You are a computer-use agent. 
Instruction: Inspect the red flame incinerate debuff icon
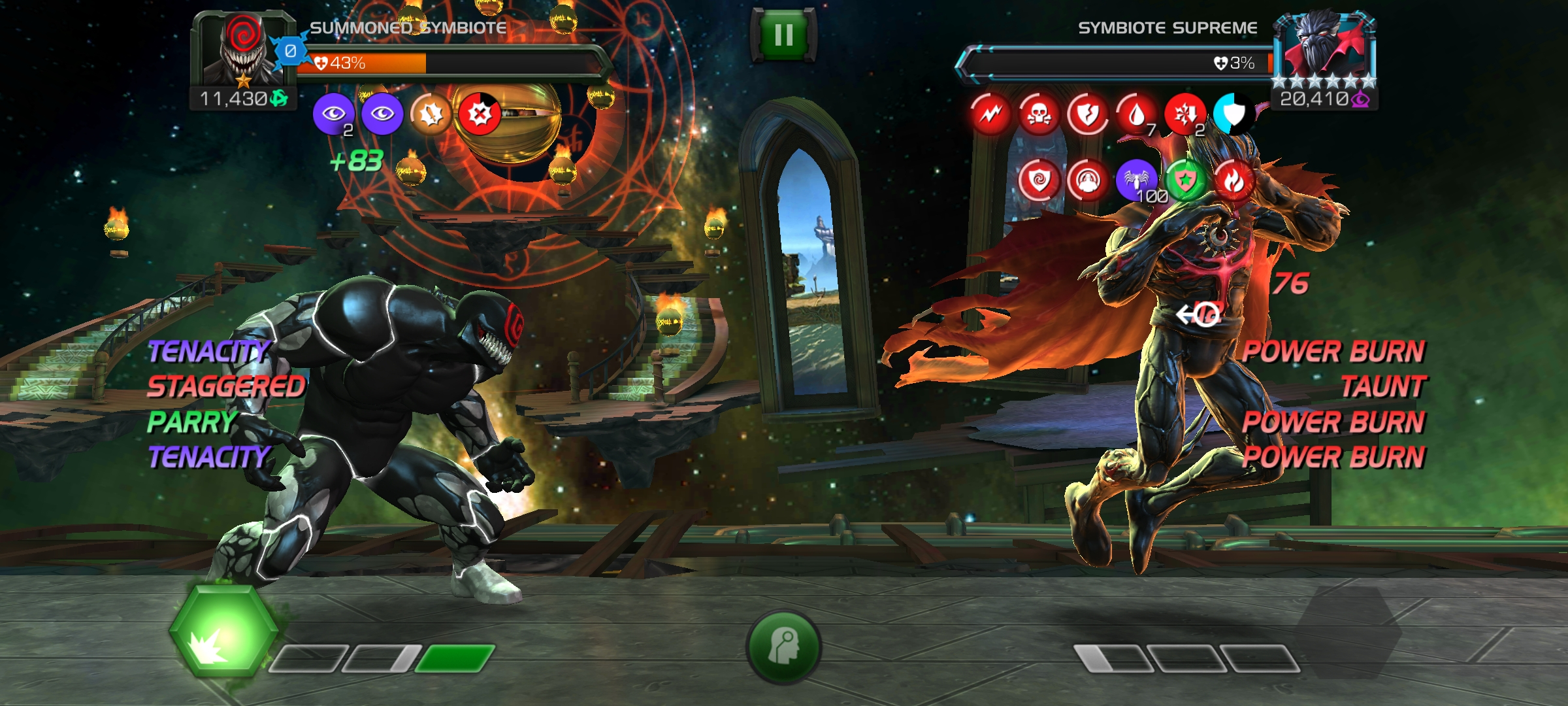(x=1233, y=180)
